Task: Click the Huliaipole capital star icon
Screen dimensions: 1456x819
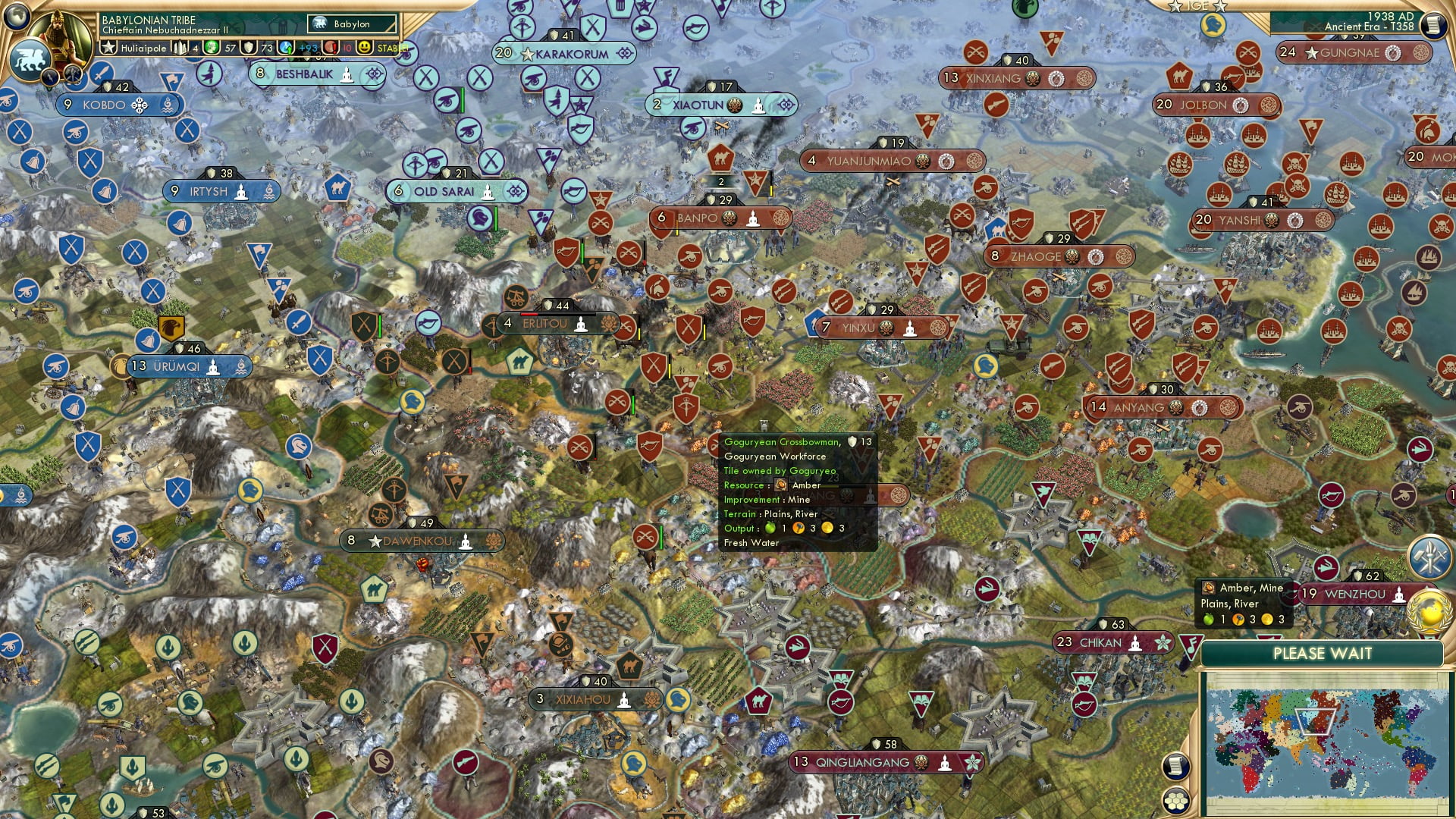Action: (109, 48)
